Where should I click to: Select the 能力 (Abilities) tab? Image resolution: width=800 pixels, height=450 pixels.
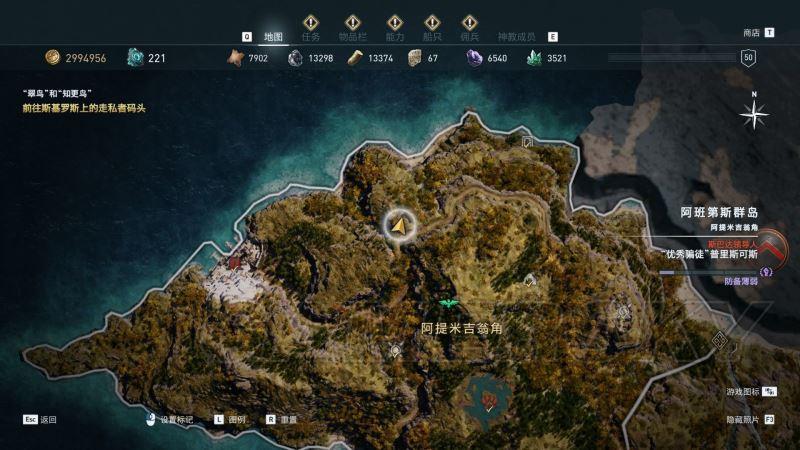tap(394, 36)
